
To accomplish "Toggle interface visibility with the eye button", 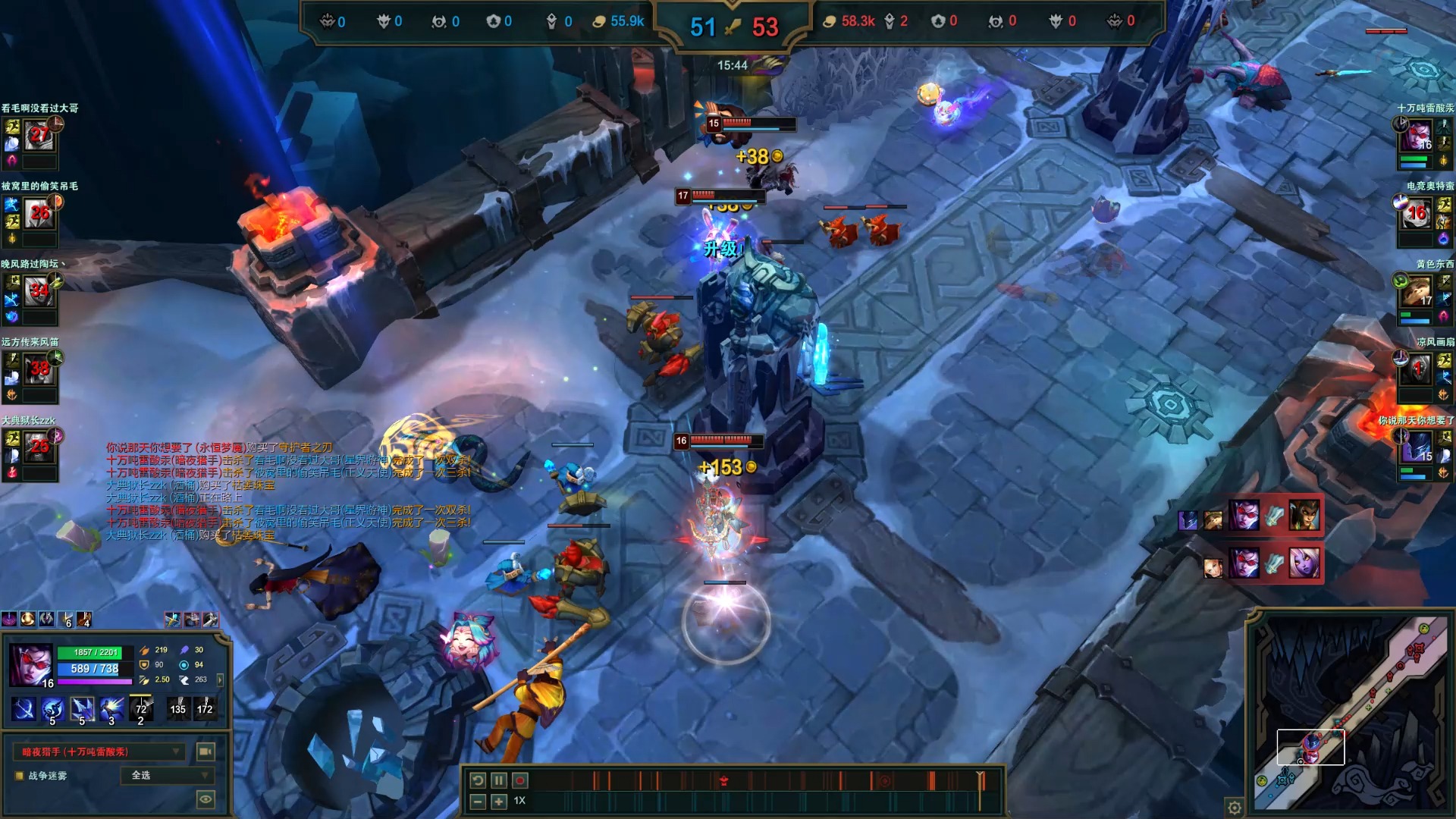I will tap(205, 799).
